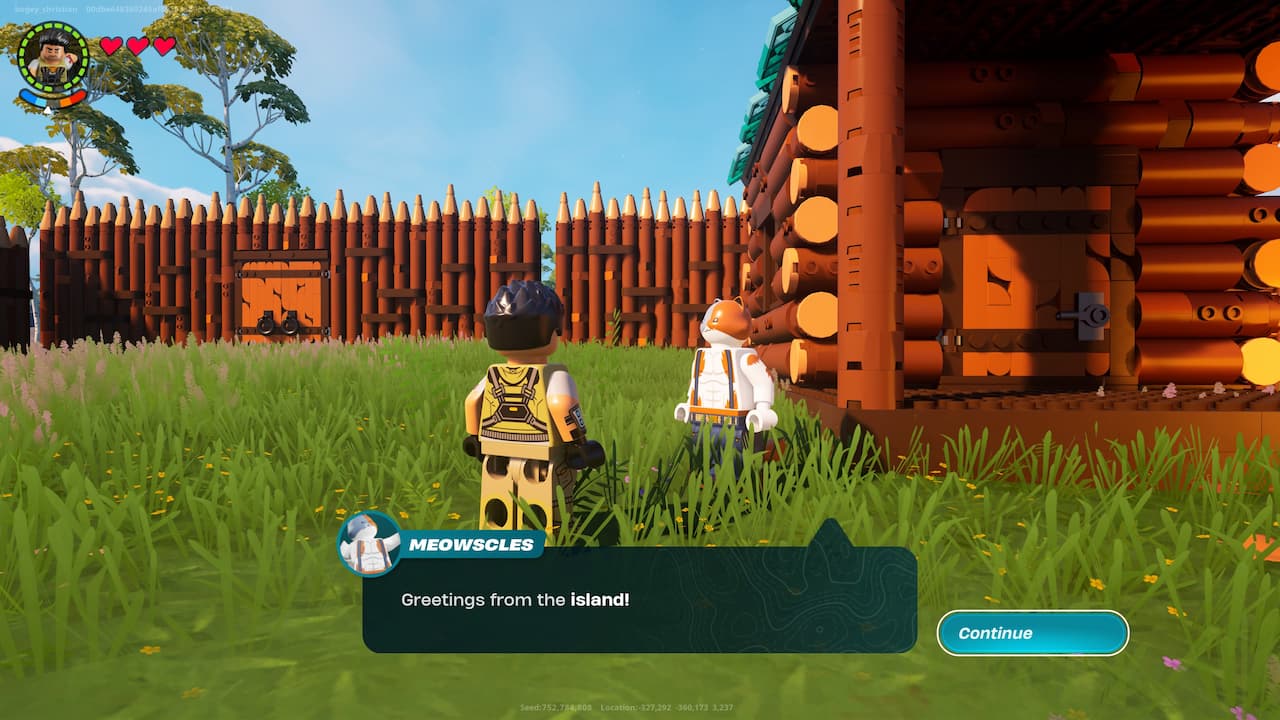The height and width of the screenshot is (720, 1280).
Task: Click the door handle on the cabin
Action: [1082, 317]
